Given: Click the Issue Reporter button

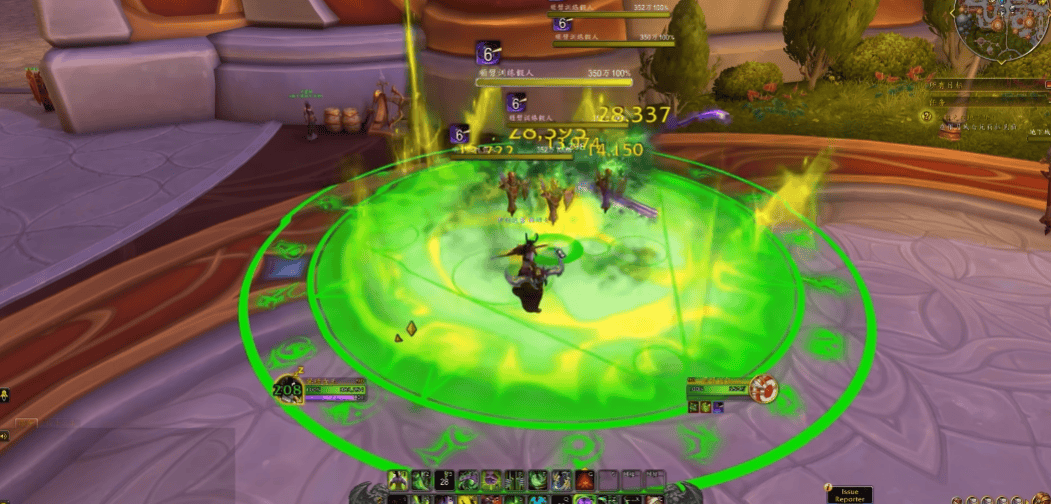Looking at the screenshot, I should click(x=848, y=494).
